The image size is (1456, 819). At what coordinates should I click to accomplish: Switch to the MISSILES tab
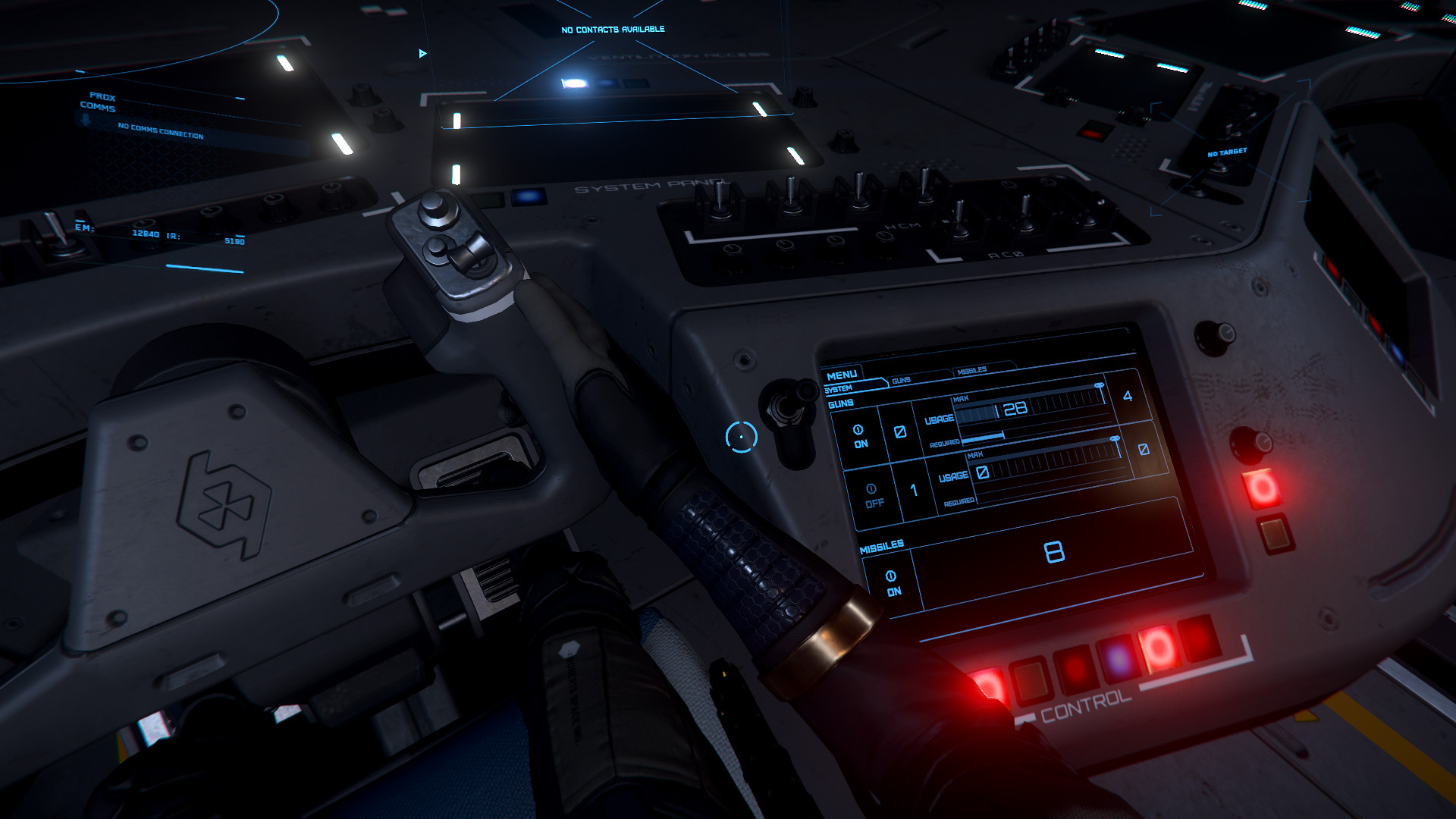click(x=972, y=371)
